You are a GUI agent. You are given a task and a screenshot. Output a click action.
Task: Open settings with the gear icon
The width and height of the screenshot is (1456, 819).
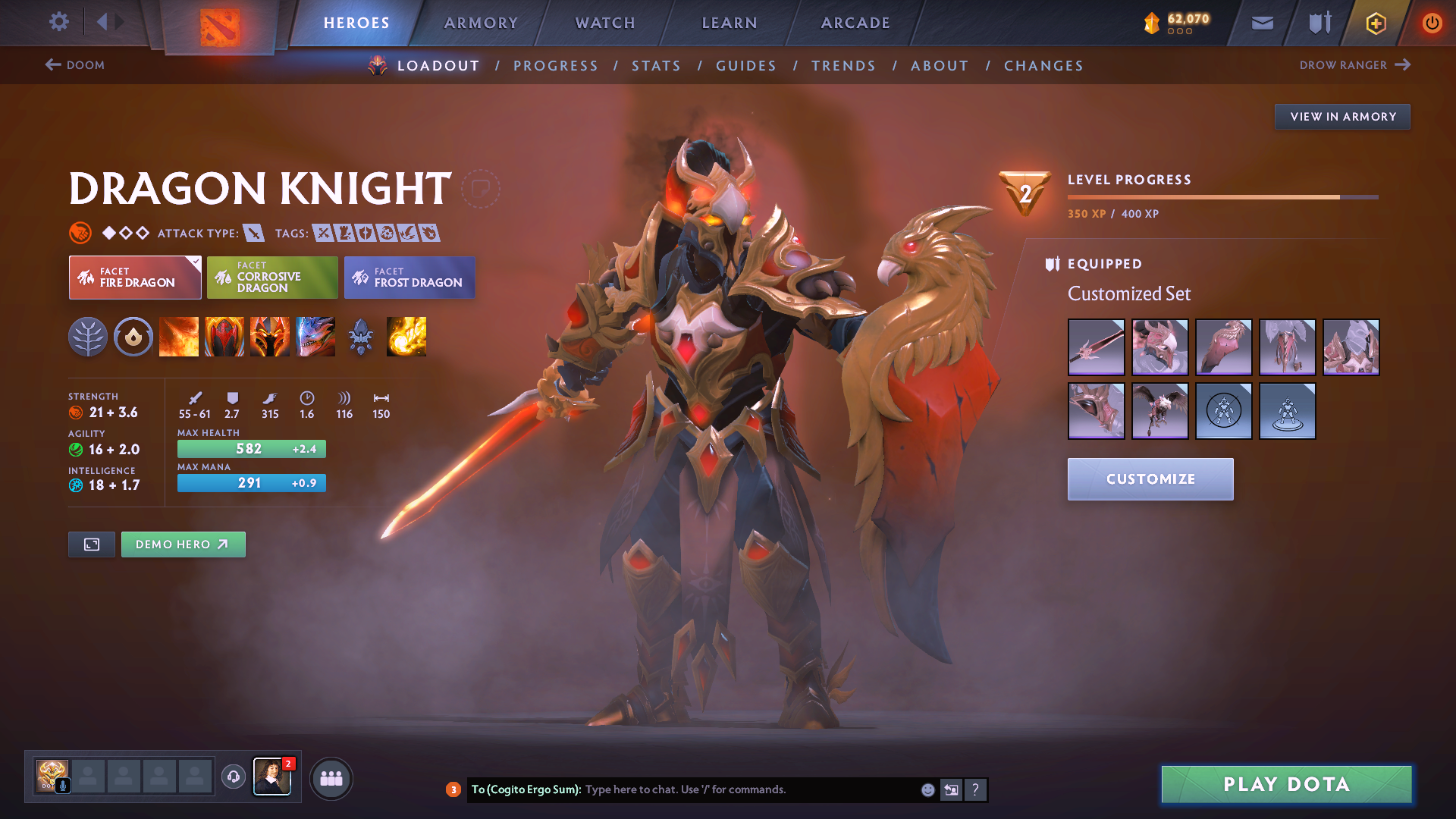click(59, 23)
